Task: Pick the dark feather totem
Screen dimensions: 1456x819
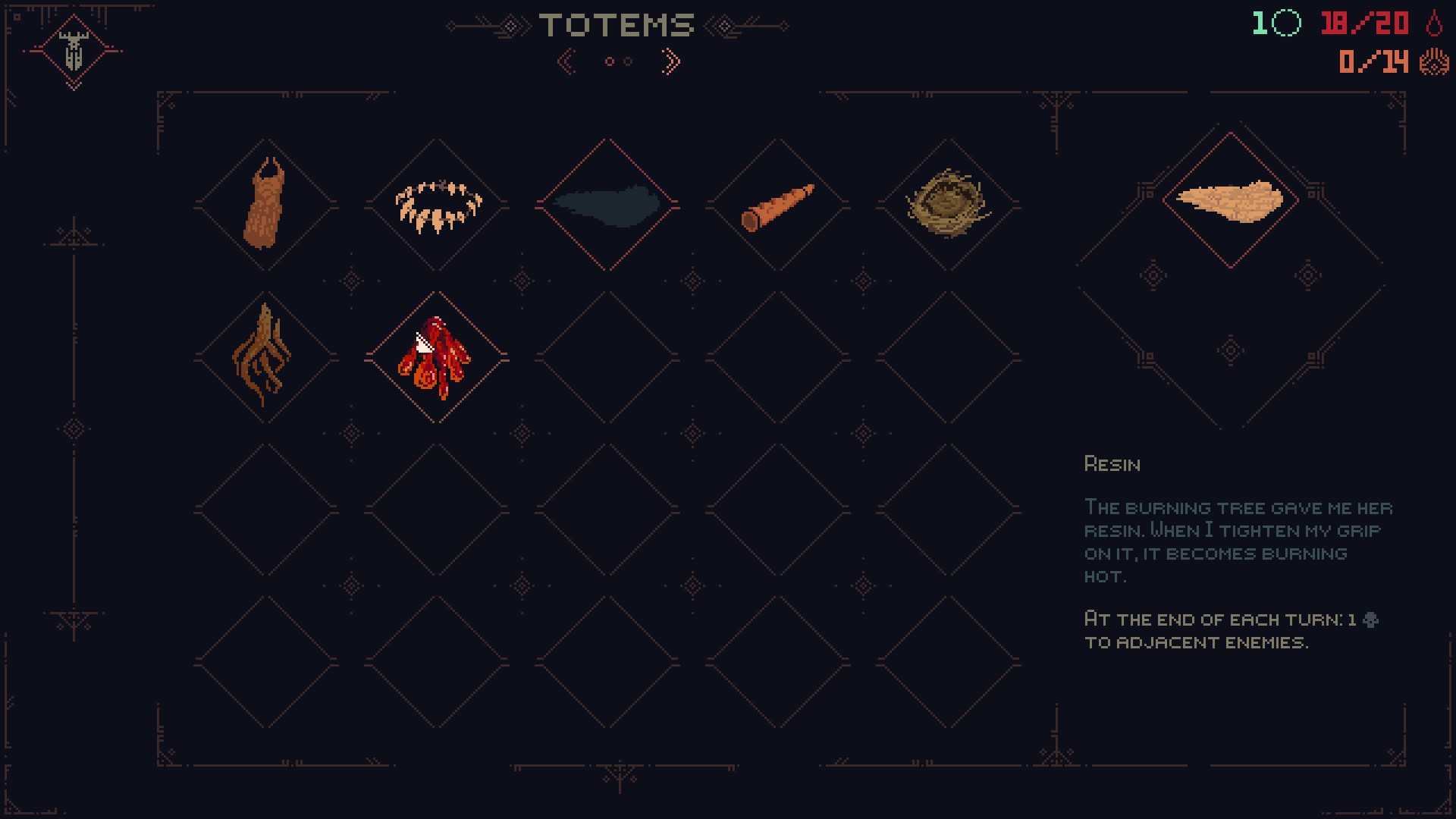Action: [607, 205]
